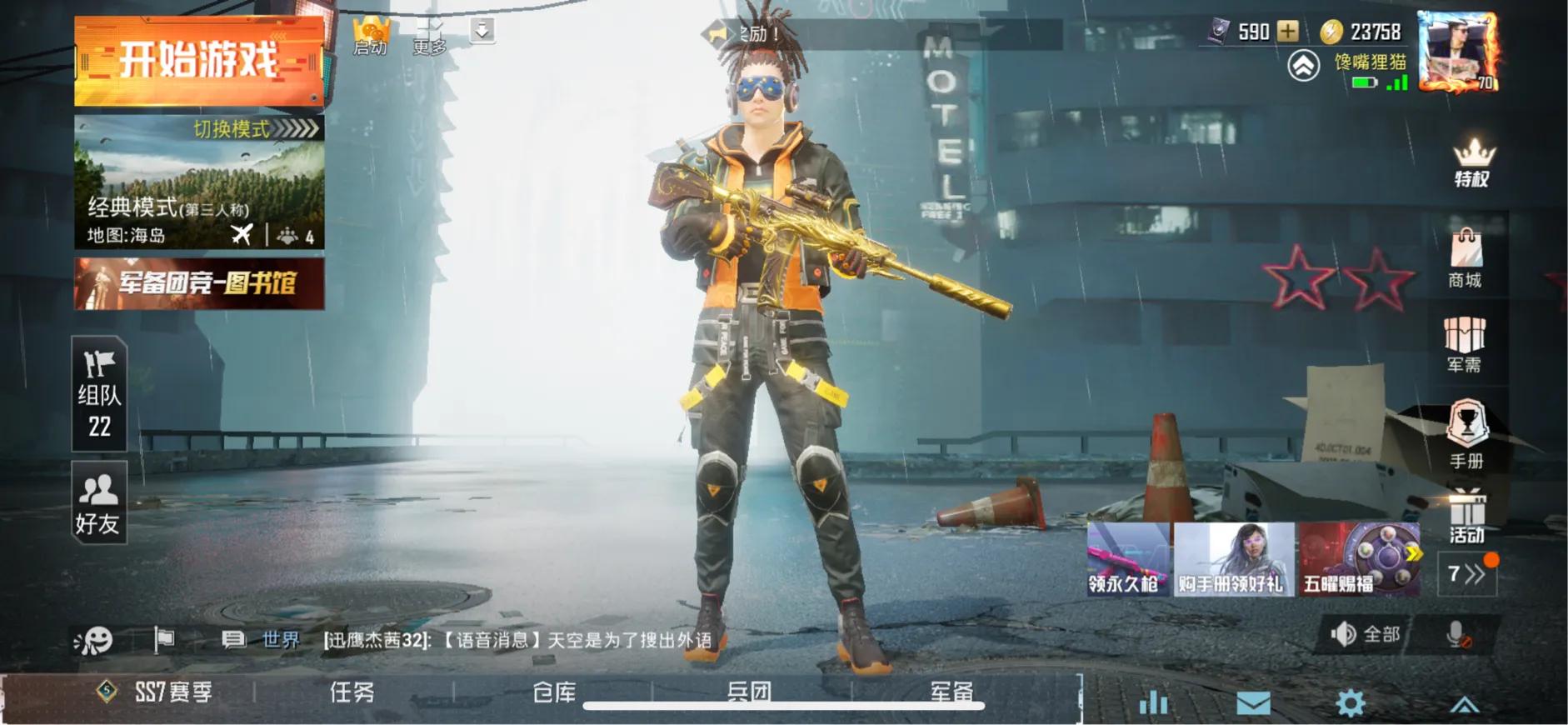Open the 切换模式 mode switch panel

(236, 131)
